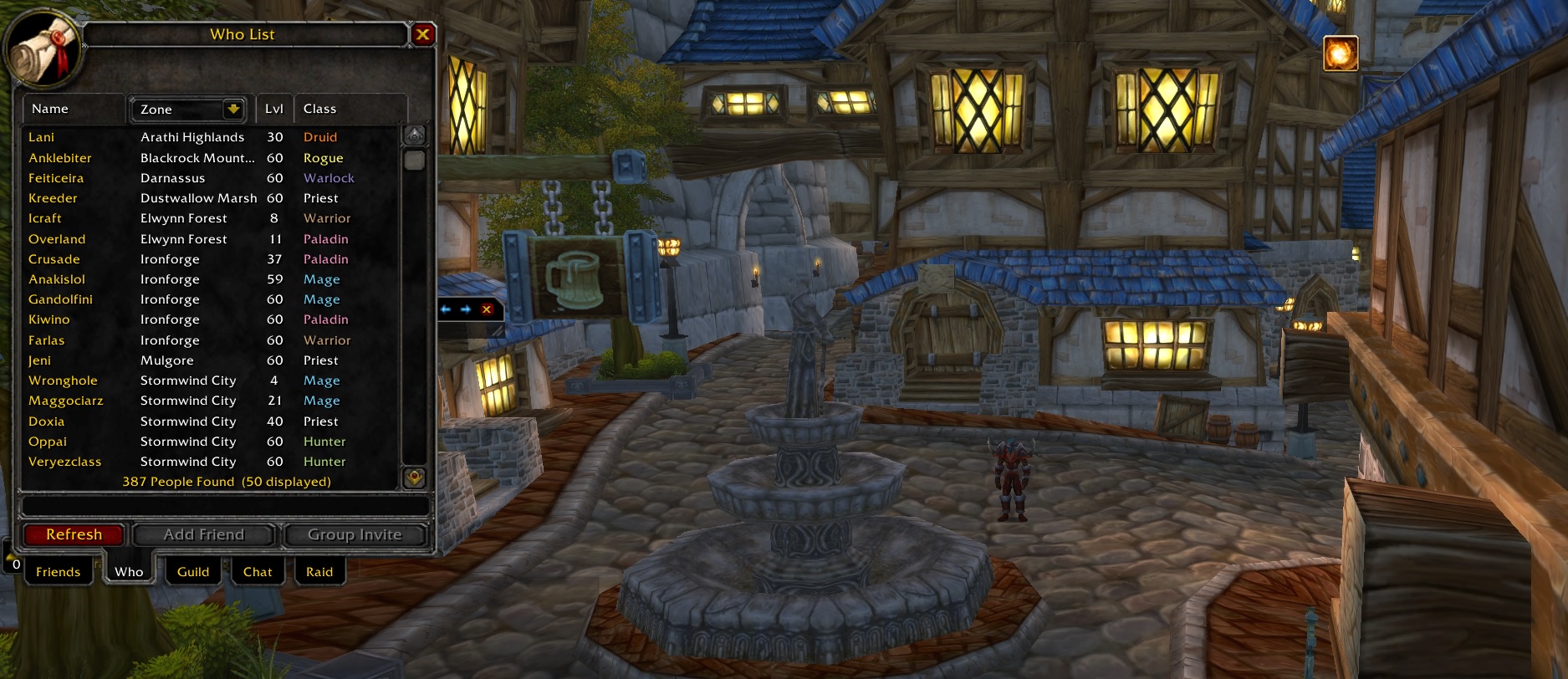Close the small arrow panel's red X
The image size is (1568, 679).
coord(487,309)
